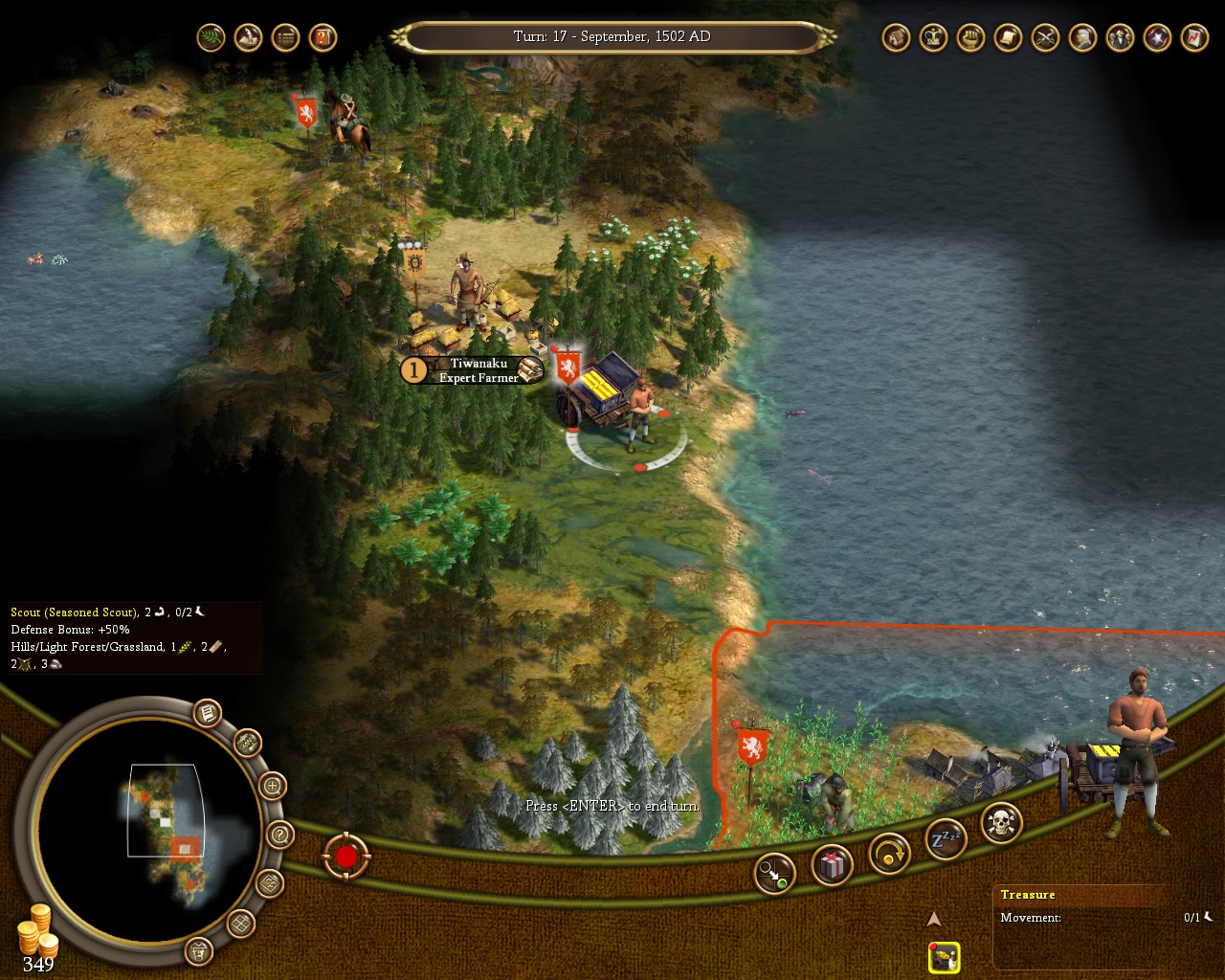Select the Tiwanaku Expert Farmer nameplate
Screen dimensions: 1225x980
click(474, 371)
